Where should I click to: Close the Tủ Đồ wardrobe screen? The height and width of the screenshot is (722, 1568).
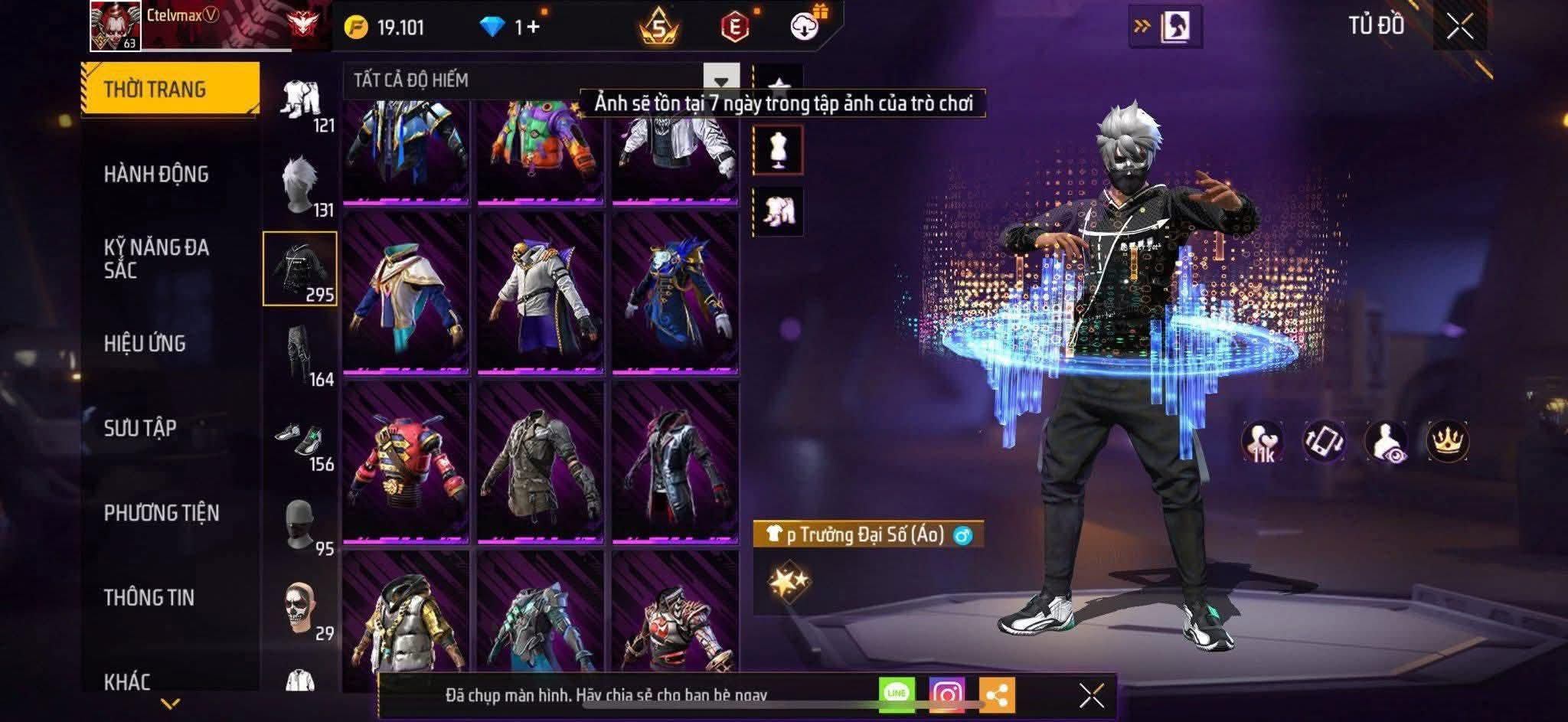coord(1459,28)
